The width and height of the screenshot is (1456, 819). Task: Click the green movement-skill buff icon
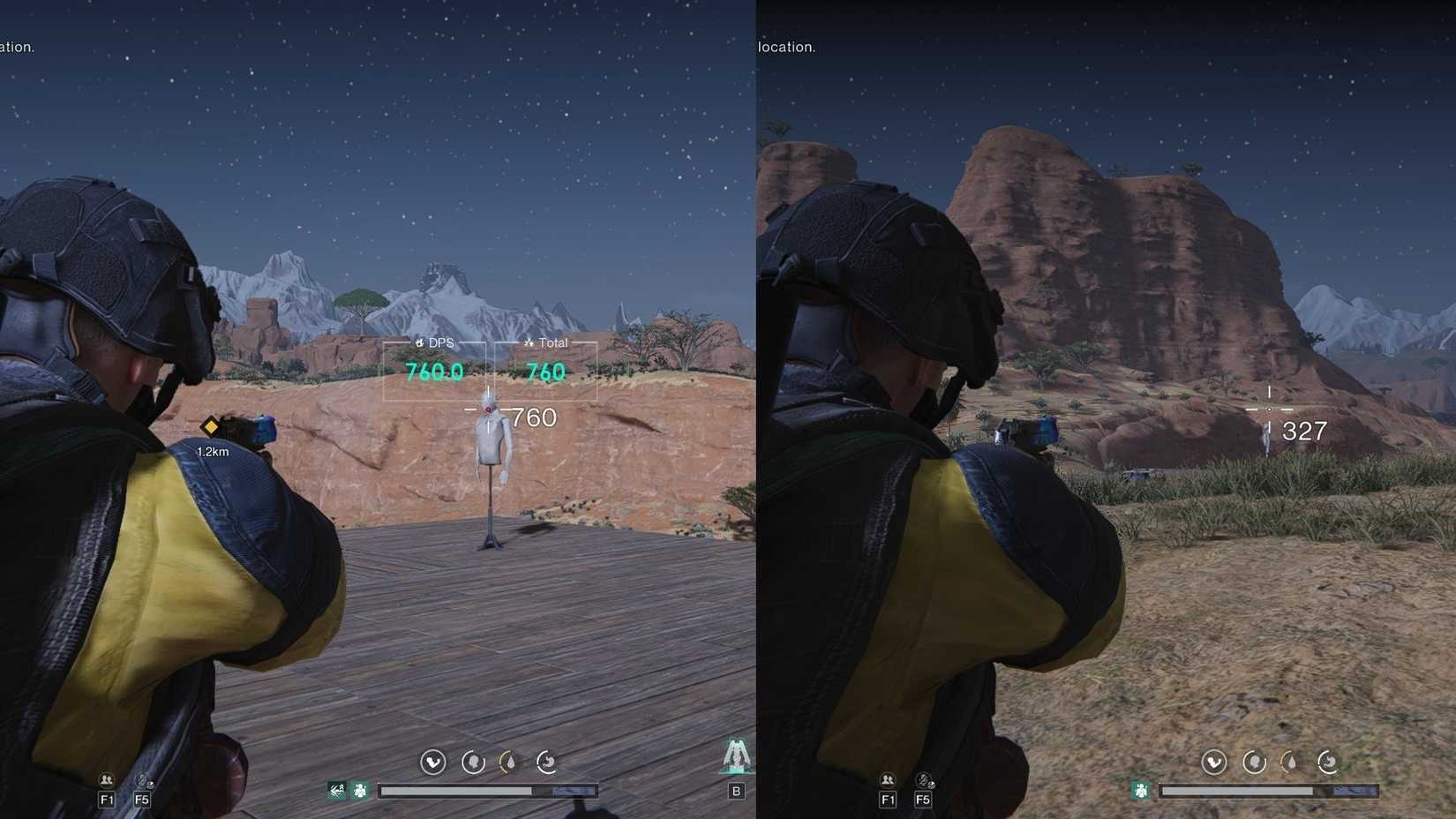(x=336, y=790)
